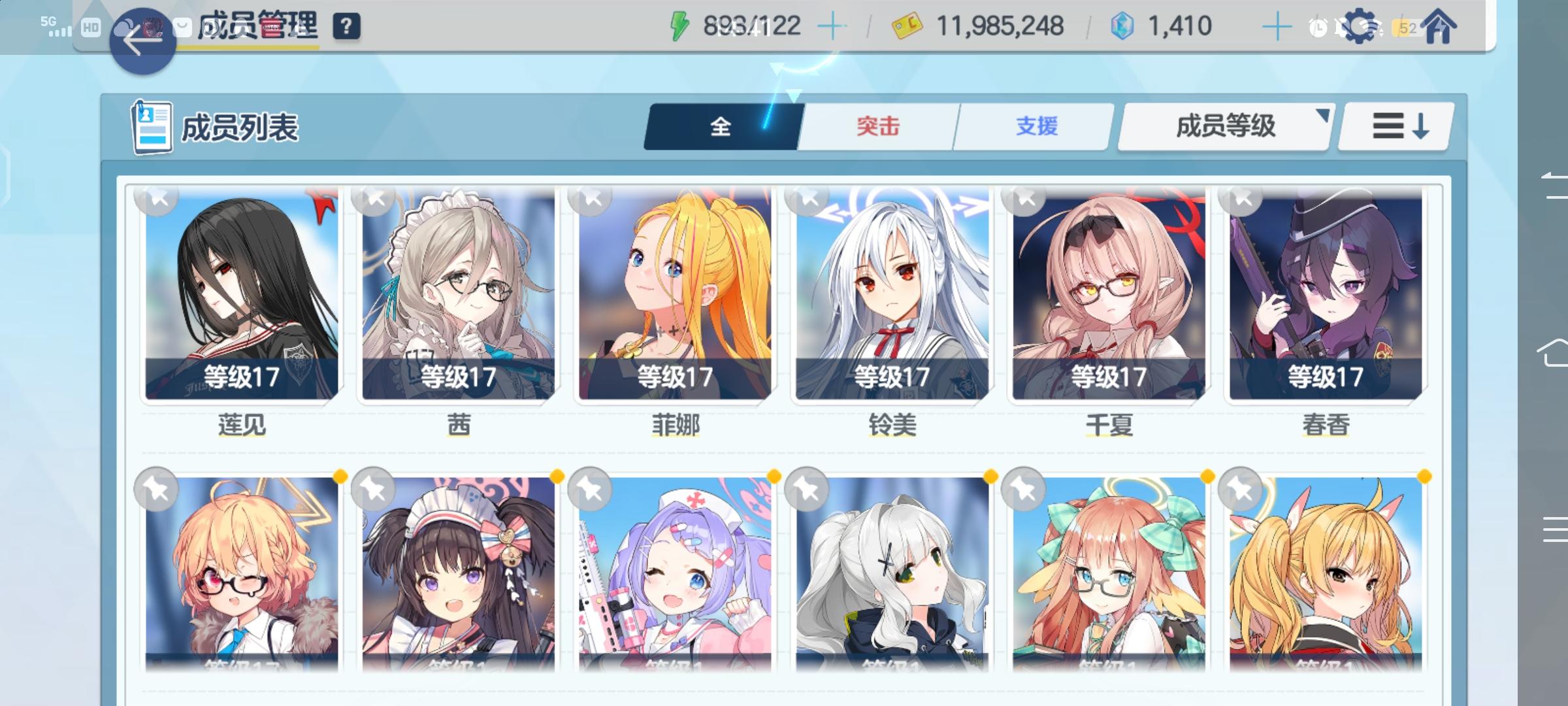Tap the green lightning AP icon
Image resolution: width=1568 pixels, height=706 pixels.
click(679, 25)
